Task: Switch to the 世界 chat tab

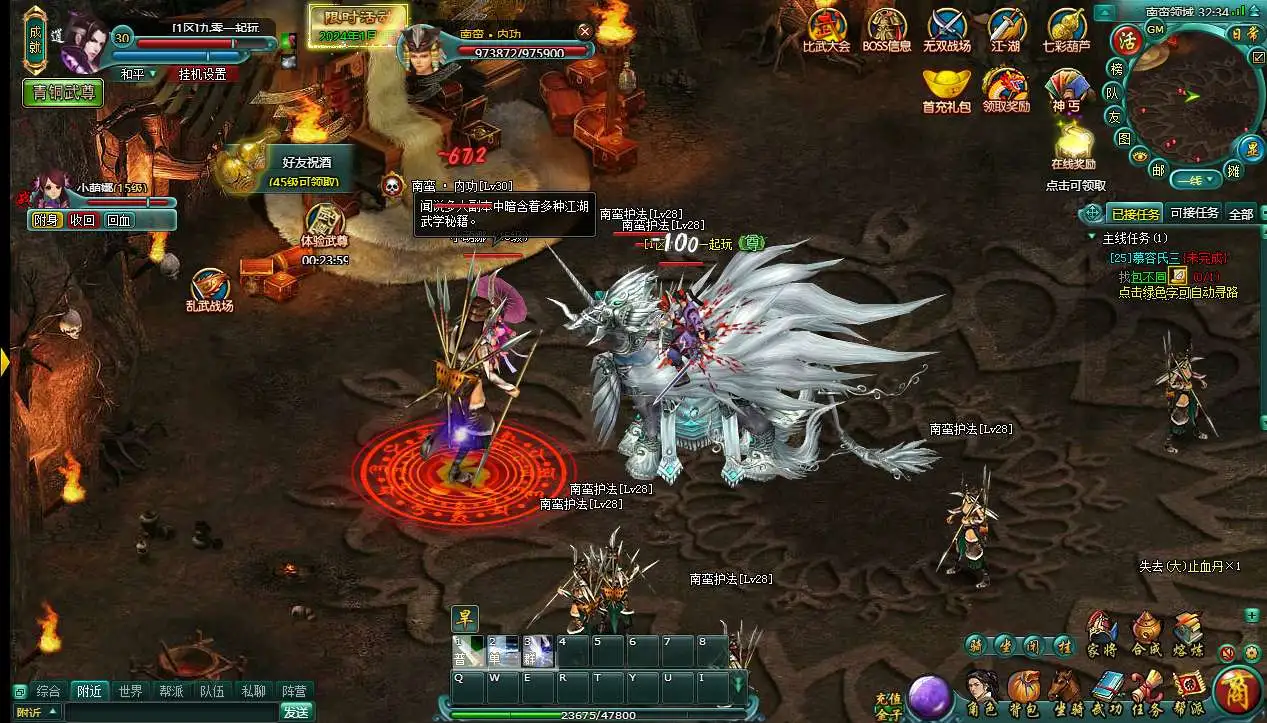Action: [x=130, y=691]
